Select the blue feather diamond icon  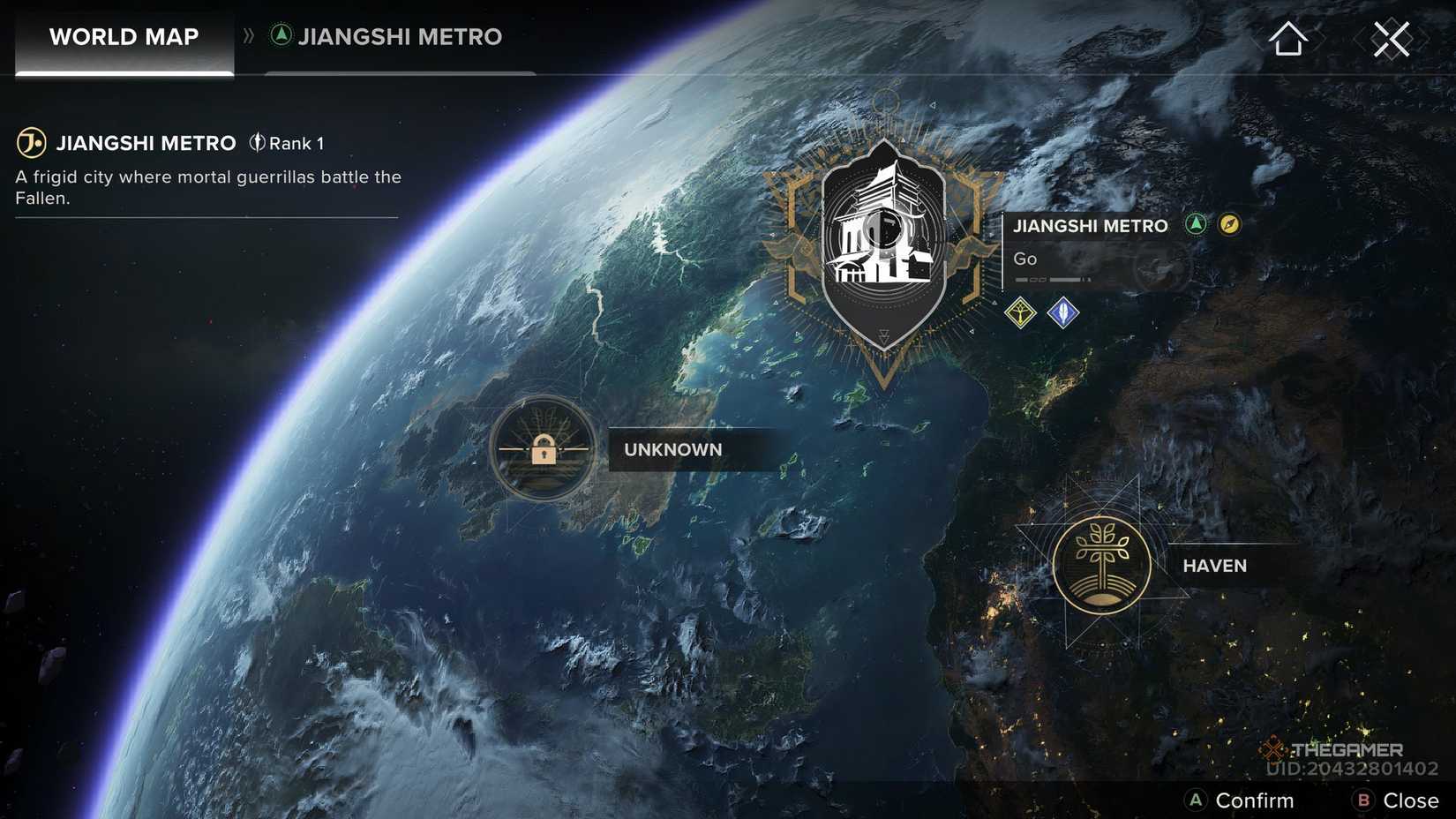pos(1062,313)
